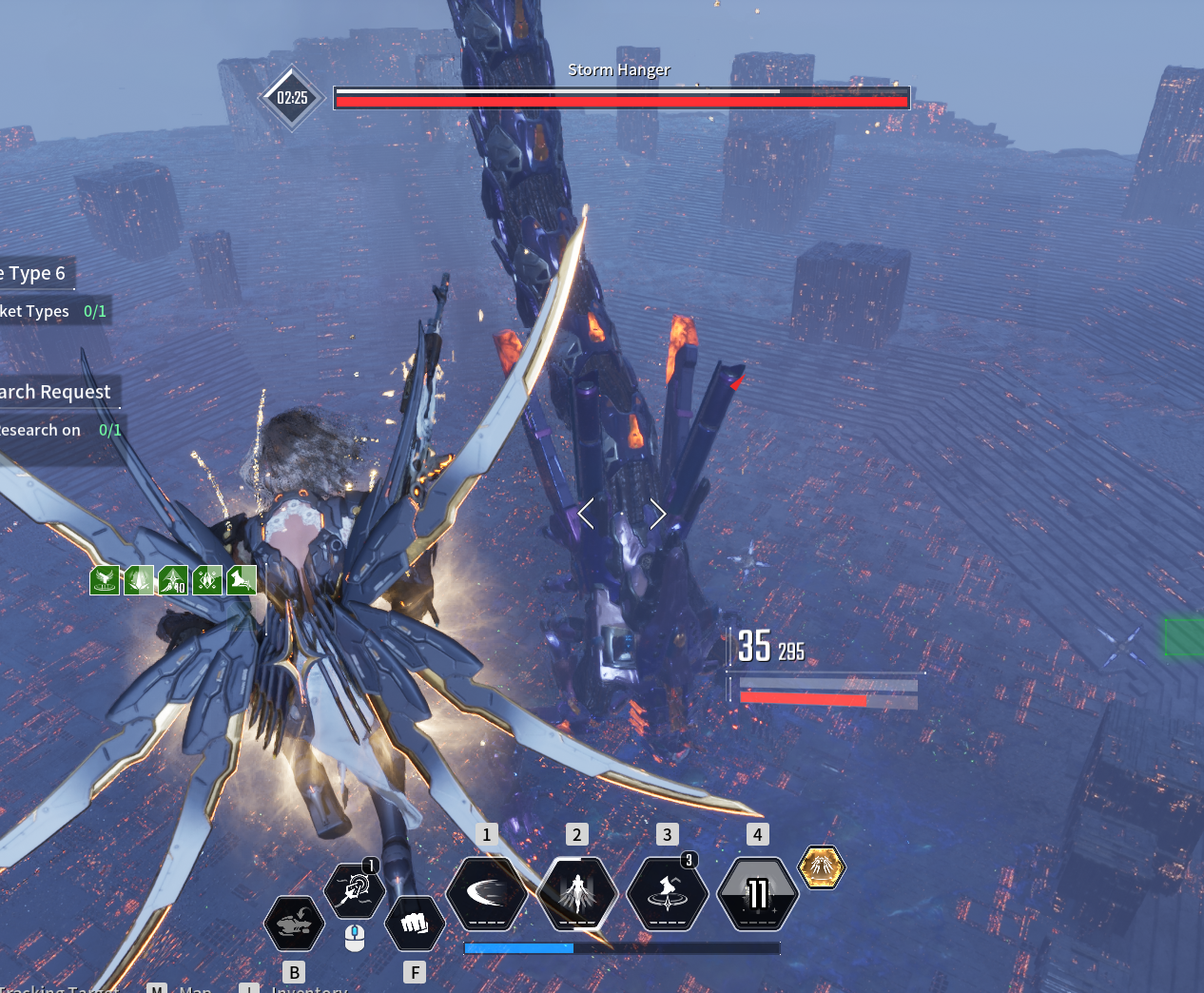This screenshot has width=1204, height=993.
Task: Summon the hover vehicle mount icon
Action: tap(294, 923)
